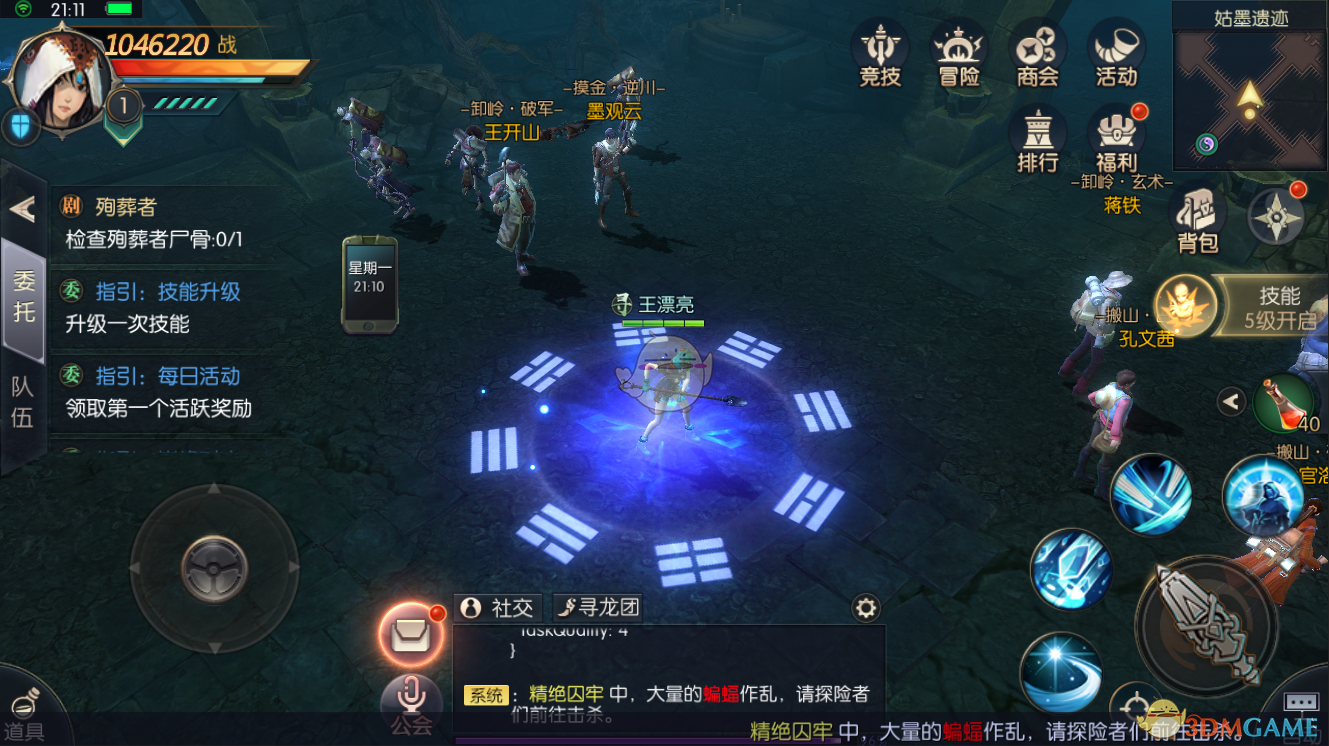1329x746 pixels.
Task: Open the 活动 events menu
Action: (1115, 55)
